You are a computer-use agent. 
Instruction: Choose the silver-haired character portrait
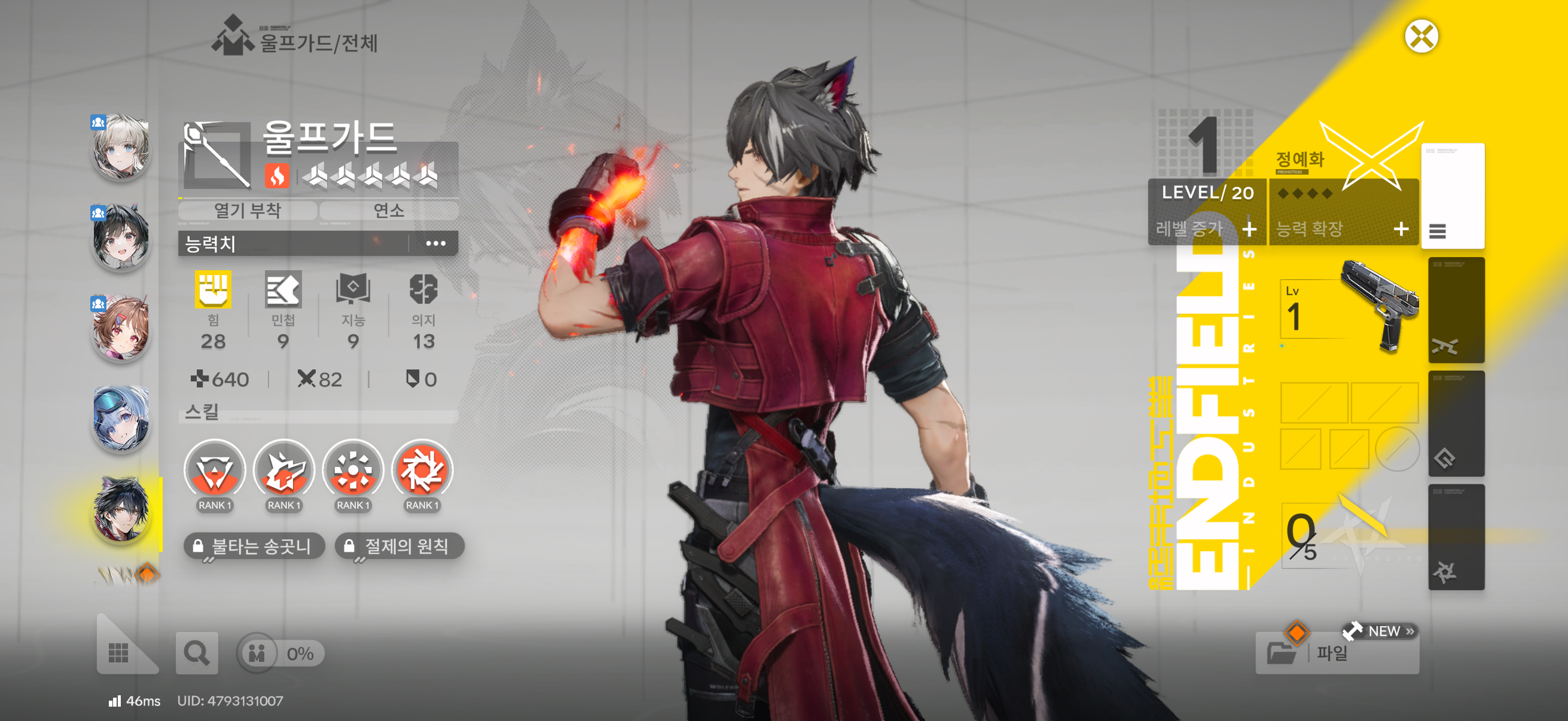pos(121,148)
